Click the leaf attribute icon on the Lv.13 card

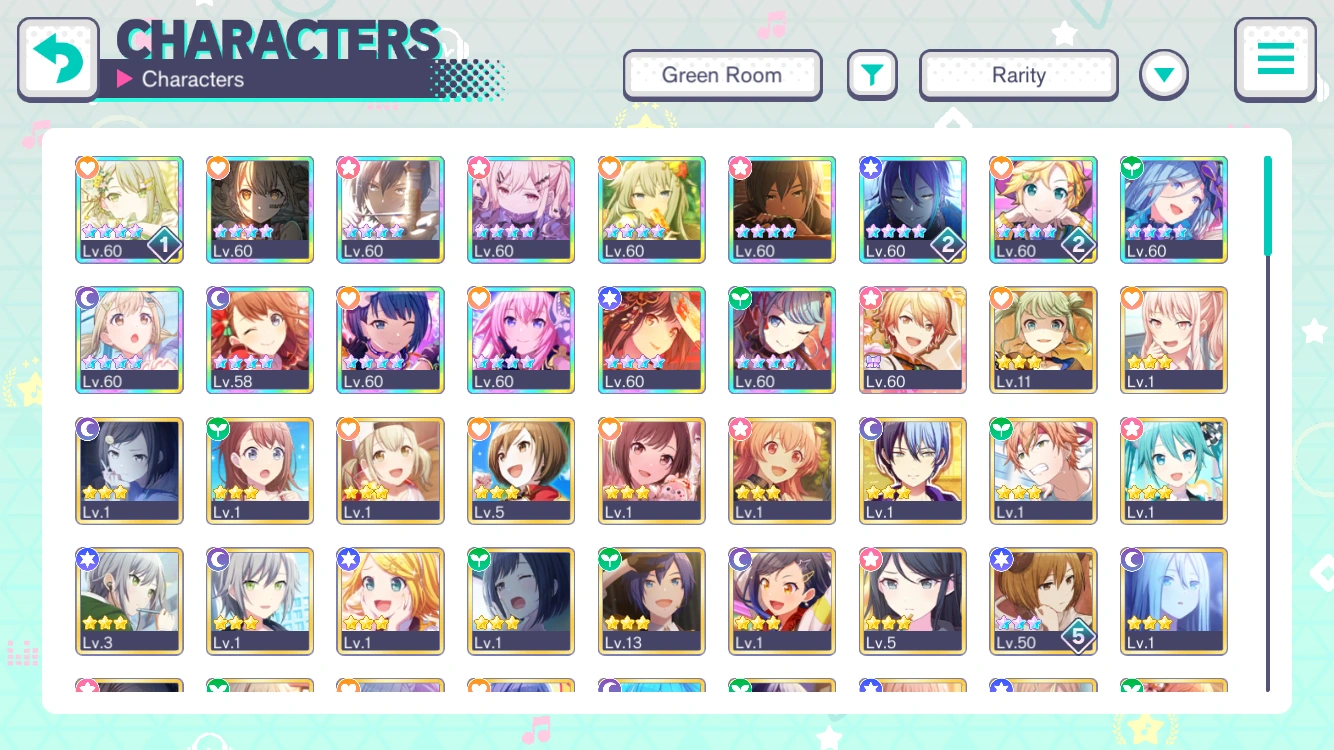pos(609,558)
